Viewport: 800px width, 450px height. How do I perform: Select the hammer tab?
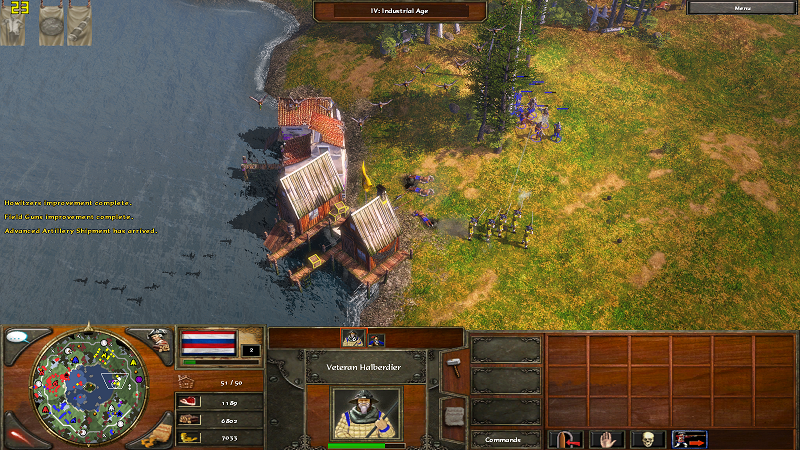click(x=453, y=360)
